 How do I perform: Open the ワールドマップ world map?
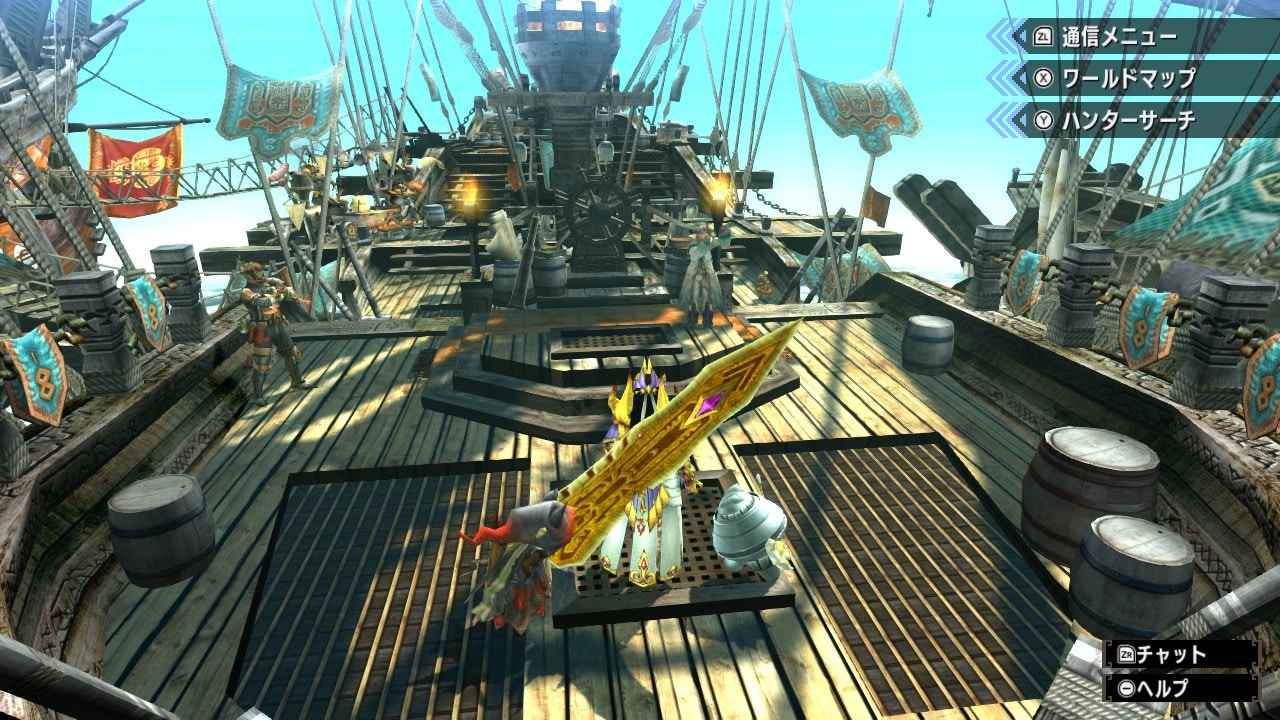[x=1130, y=78]
